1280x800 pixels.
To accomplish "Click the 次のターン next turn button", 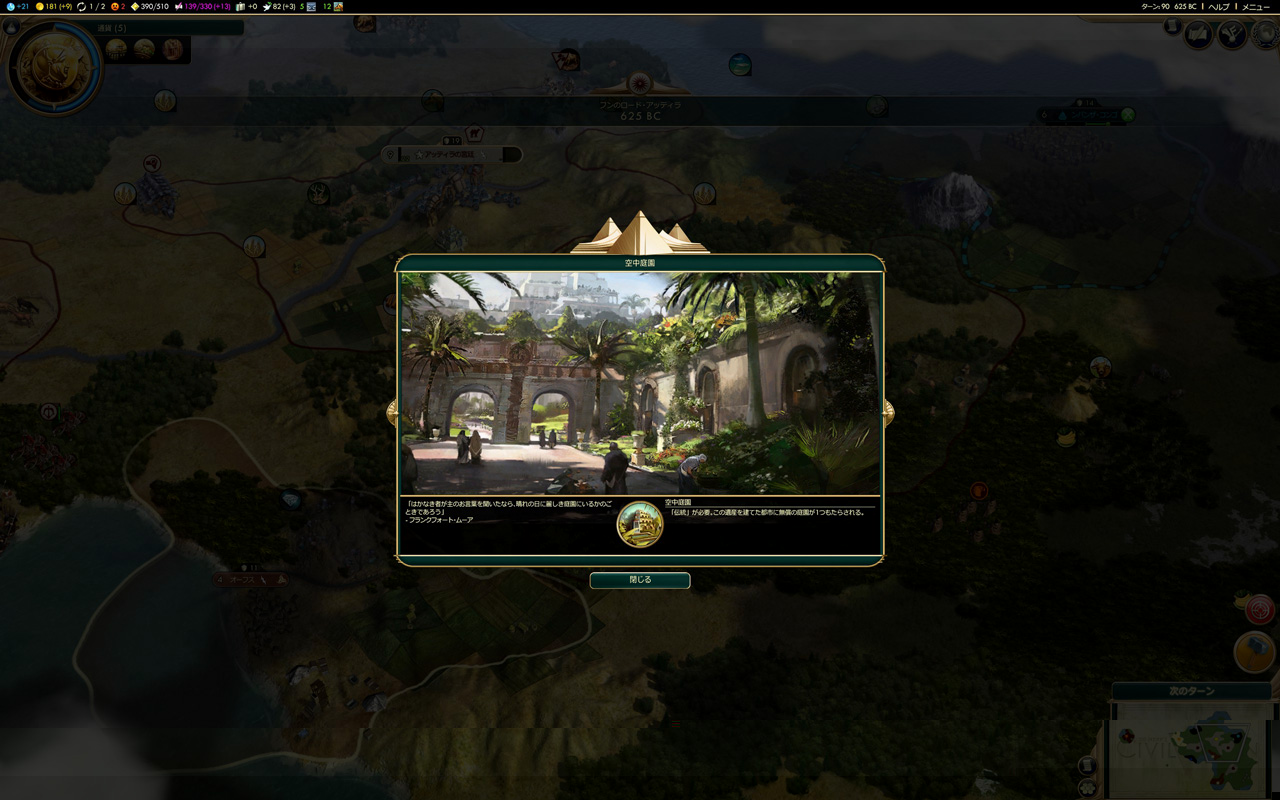I will tap(1190, 691).
